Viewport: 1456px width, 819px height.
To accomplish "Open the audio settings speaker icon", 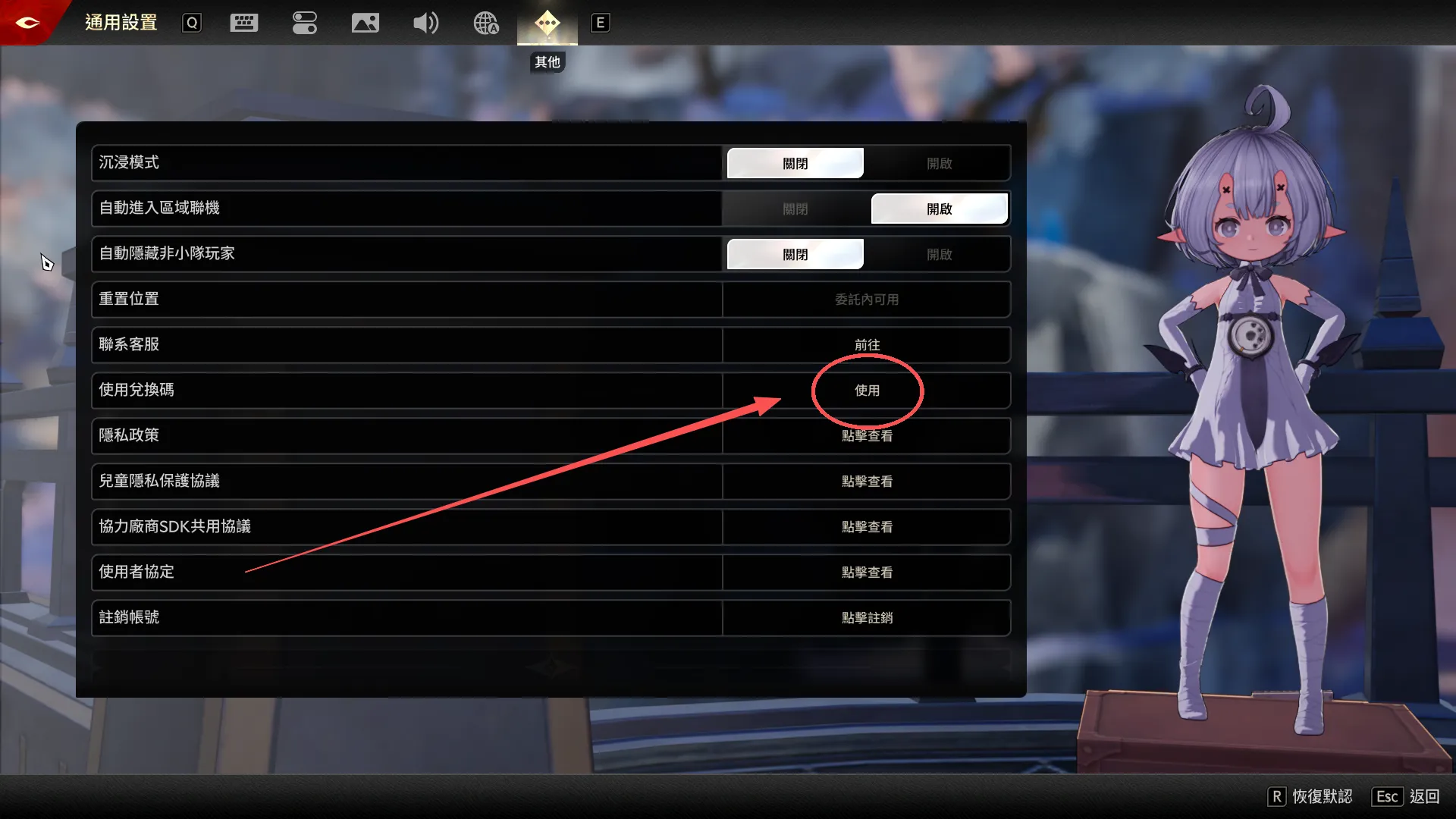I will (x=426, y=23).
